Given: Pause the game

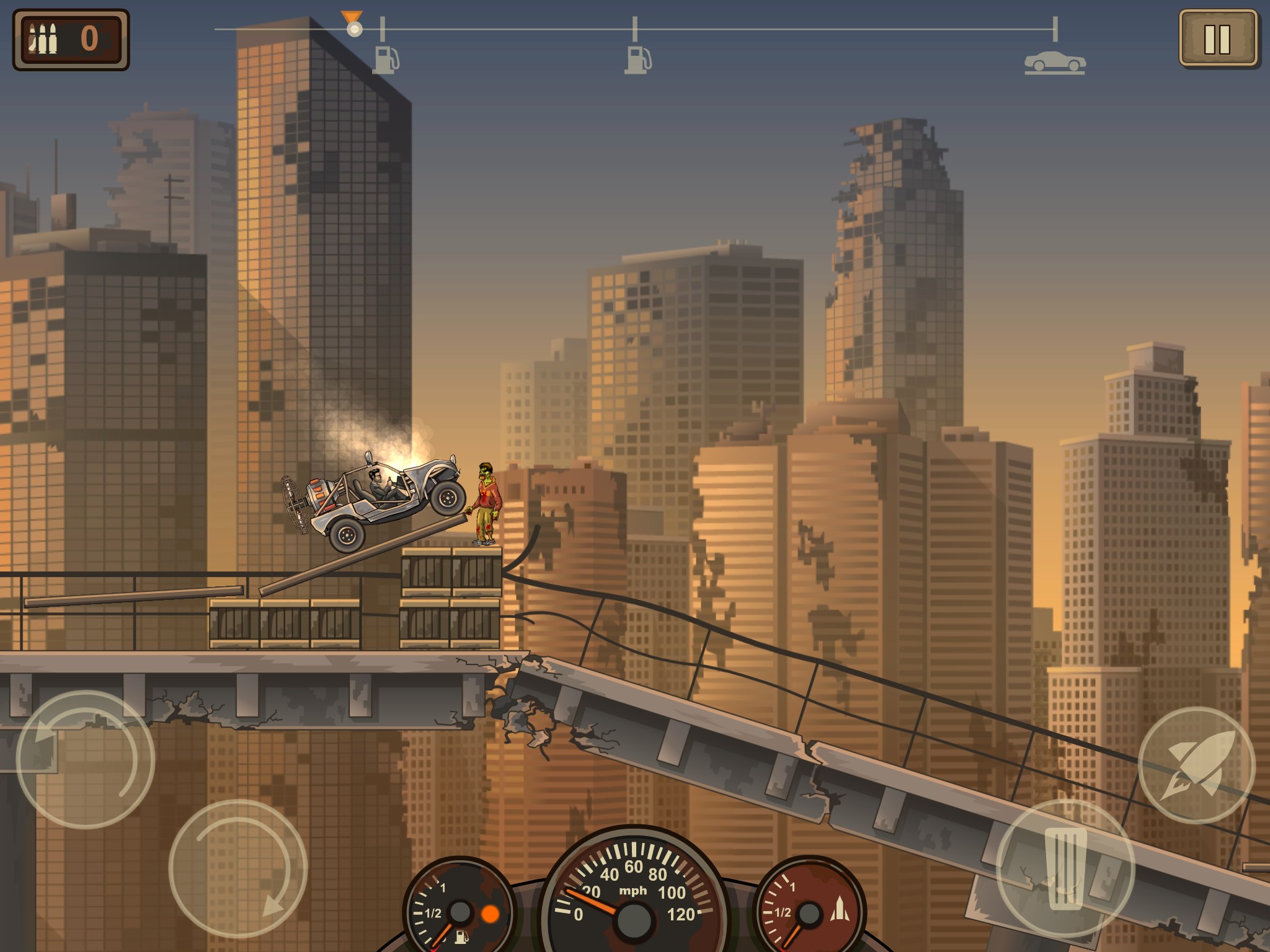Looking at the screenshot, I should coord(1217,38).
